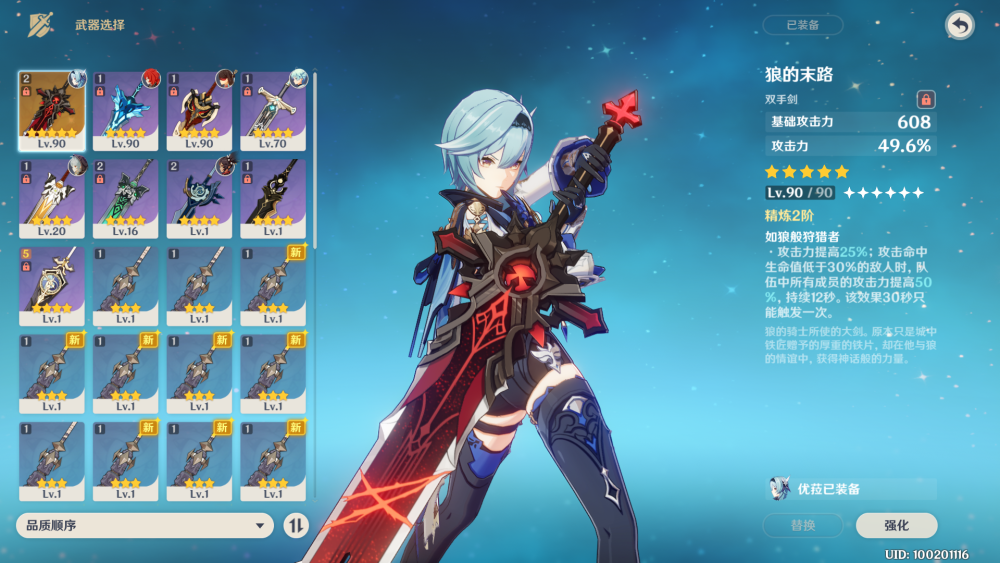Select the black Lv.1 four-star claymore
This screenshot has height=563, width=1000.
click(273, 198)
